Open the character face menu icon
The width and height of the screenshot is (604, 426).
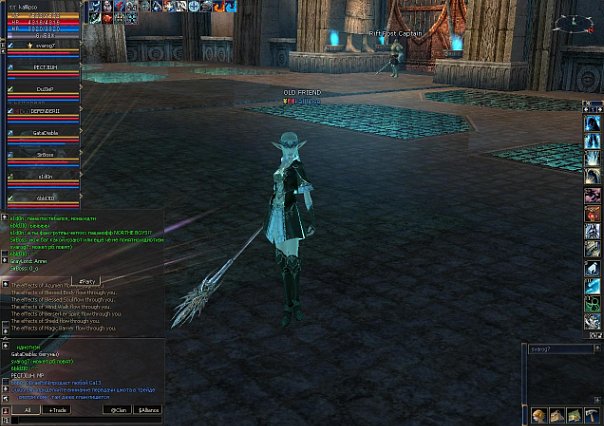coord(540,415)
